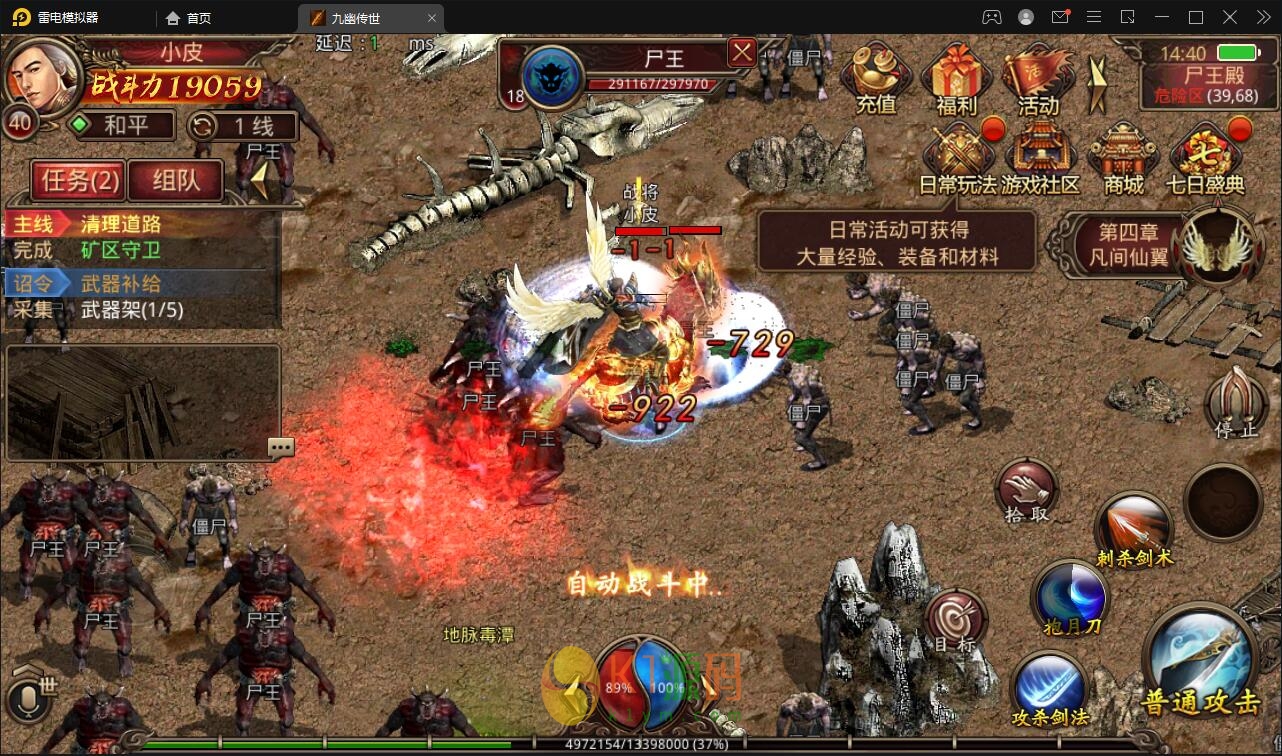Tap the 拾取 pickup button

1027,492
